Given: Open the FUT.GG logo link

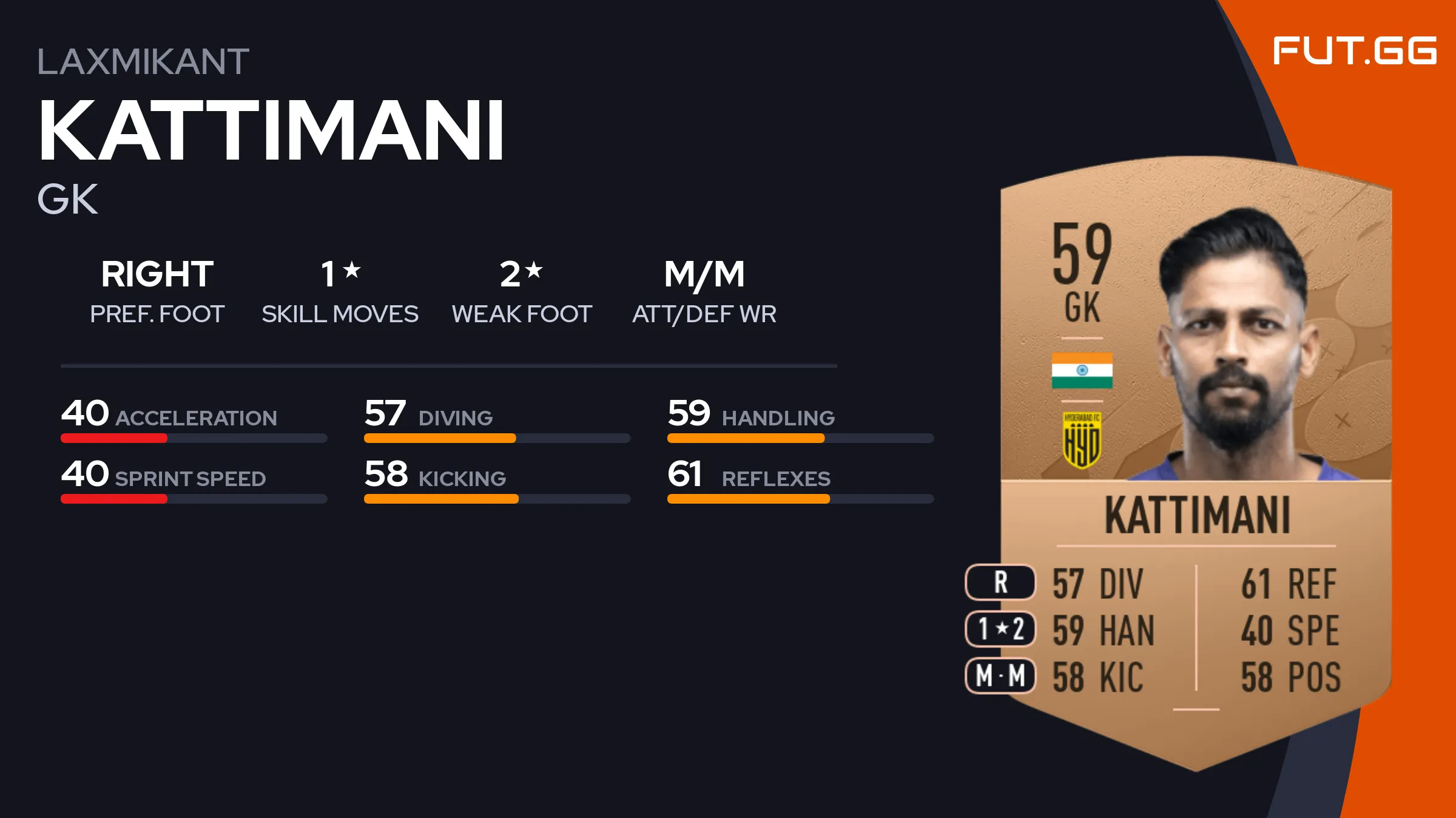Looking at the screenshot, I should coord(1354,50).
